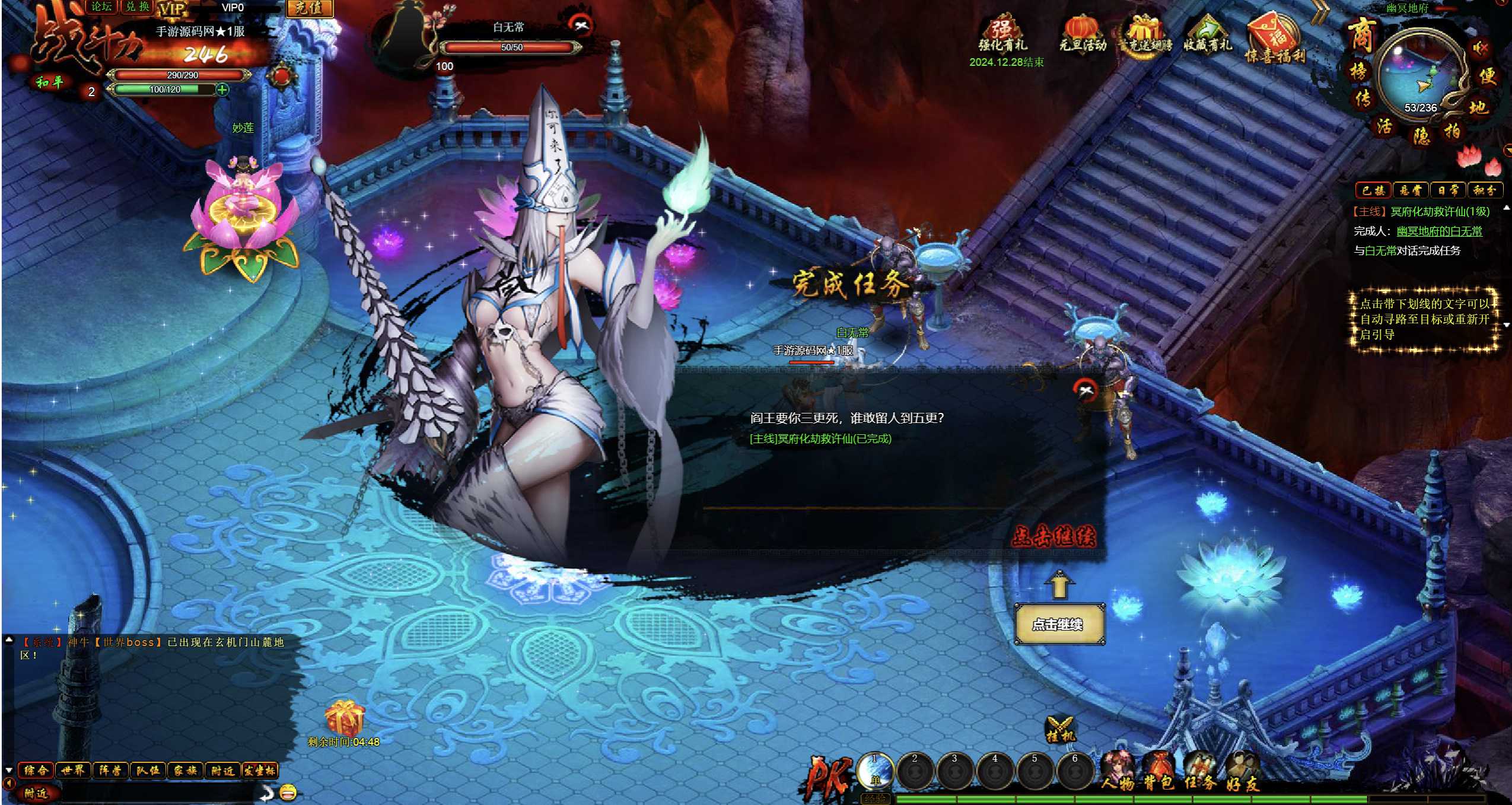Click the 点击继续 continue button
Screen dimensions: 1512x805
pos(1059,624)
